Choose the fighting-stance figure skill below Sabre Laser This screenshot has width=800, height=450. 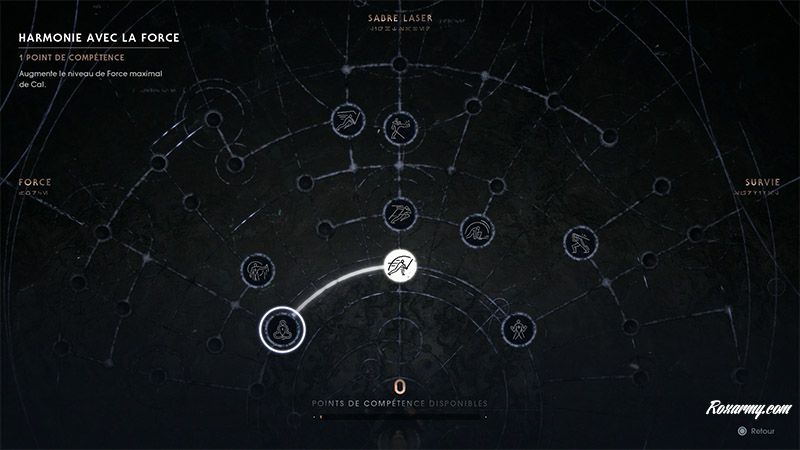399,127
